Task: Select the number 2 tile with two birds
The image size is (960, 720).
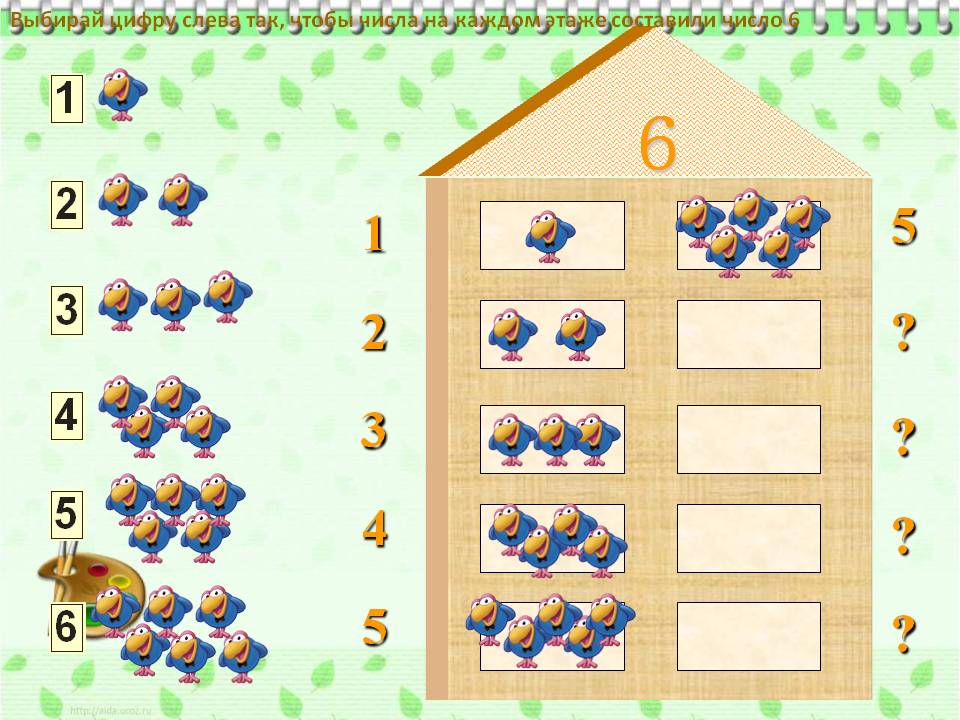Action: pyautogui.click(x=66, y=204)
